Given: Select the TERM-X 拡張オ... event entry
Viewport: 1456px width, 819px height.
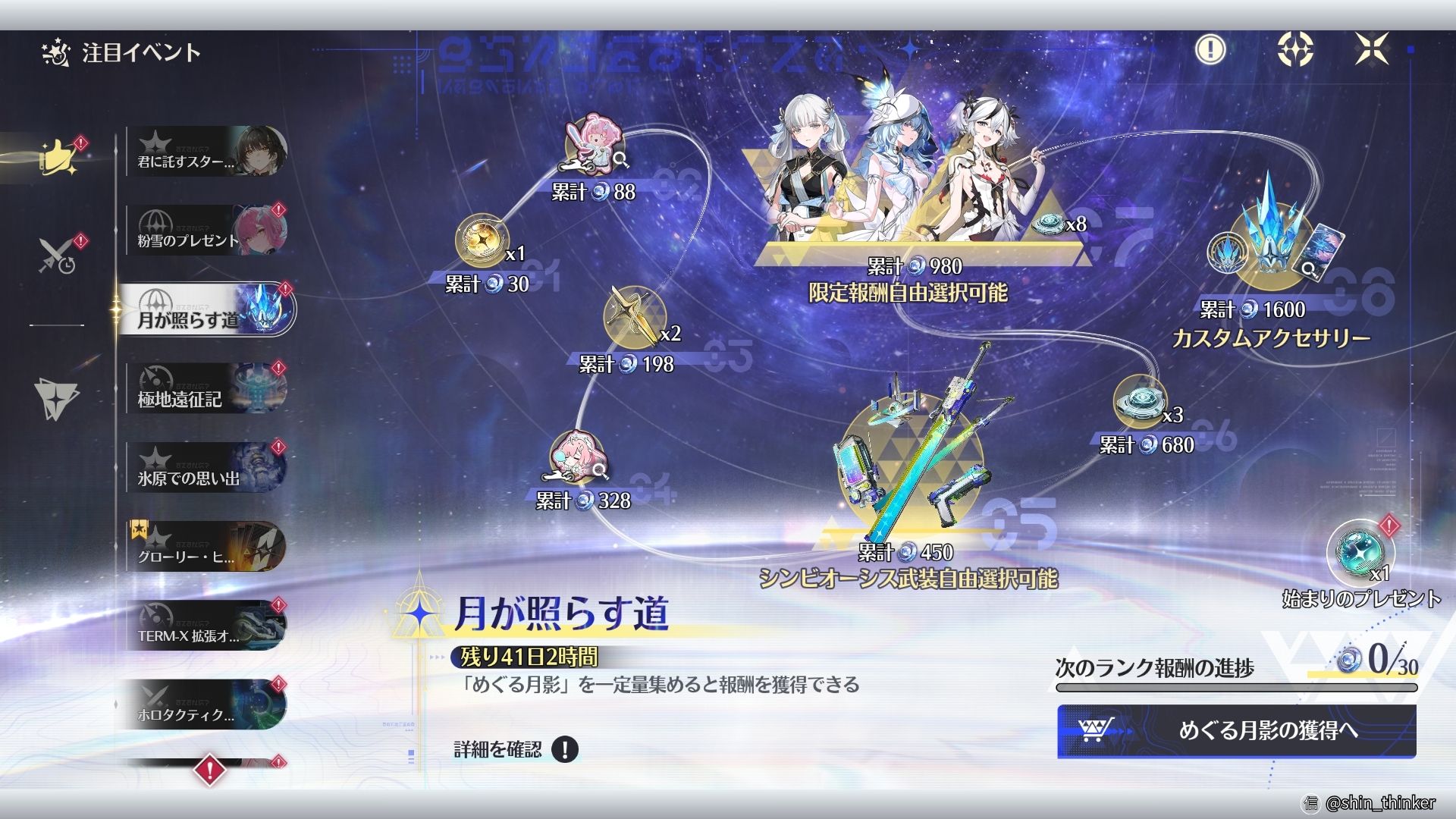Looking at the screenshot, I should pyautogui.click(x=205, y=627).
